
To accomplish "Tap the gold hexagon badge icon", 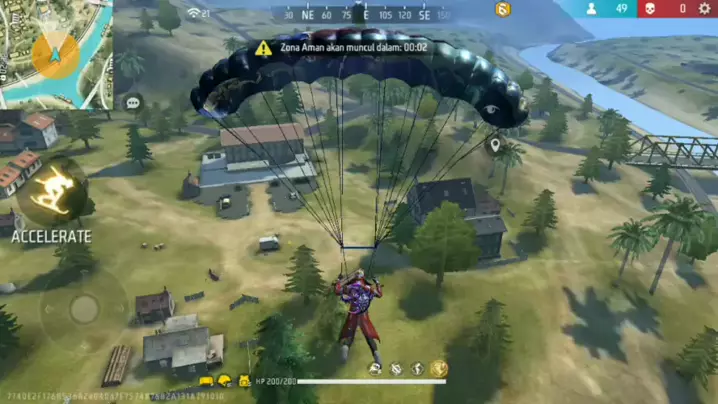I will pyautogui.click(x=503, y=9).
